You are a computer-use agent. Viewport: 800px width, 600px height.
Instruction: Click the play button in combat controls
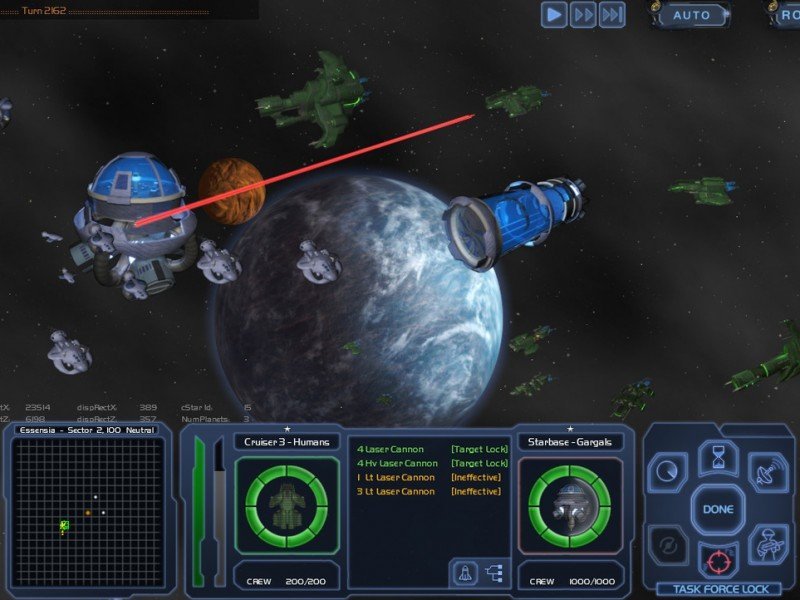(x=554, y=14)
